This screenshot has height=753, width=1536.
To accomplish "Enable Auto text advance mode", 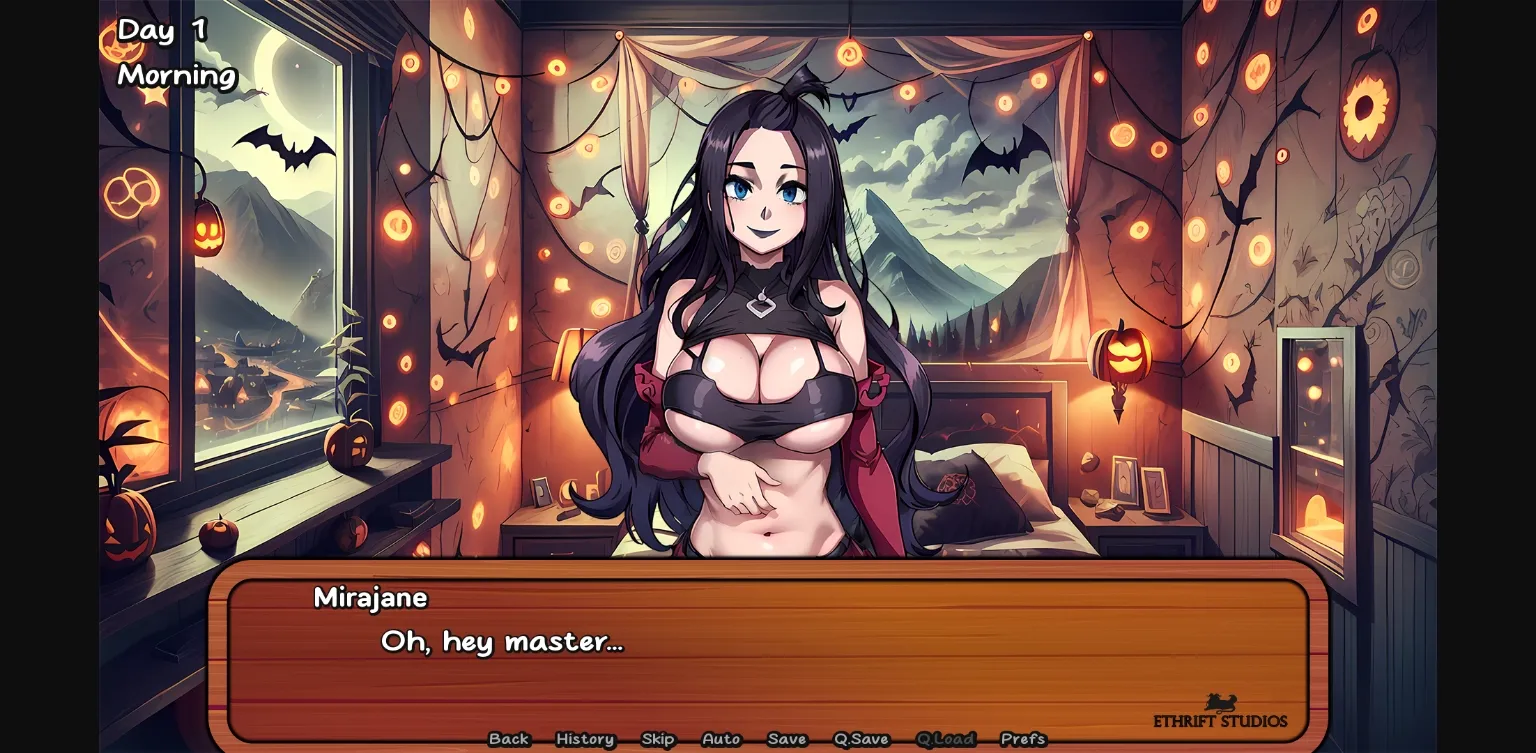I will coord(720,739).
